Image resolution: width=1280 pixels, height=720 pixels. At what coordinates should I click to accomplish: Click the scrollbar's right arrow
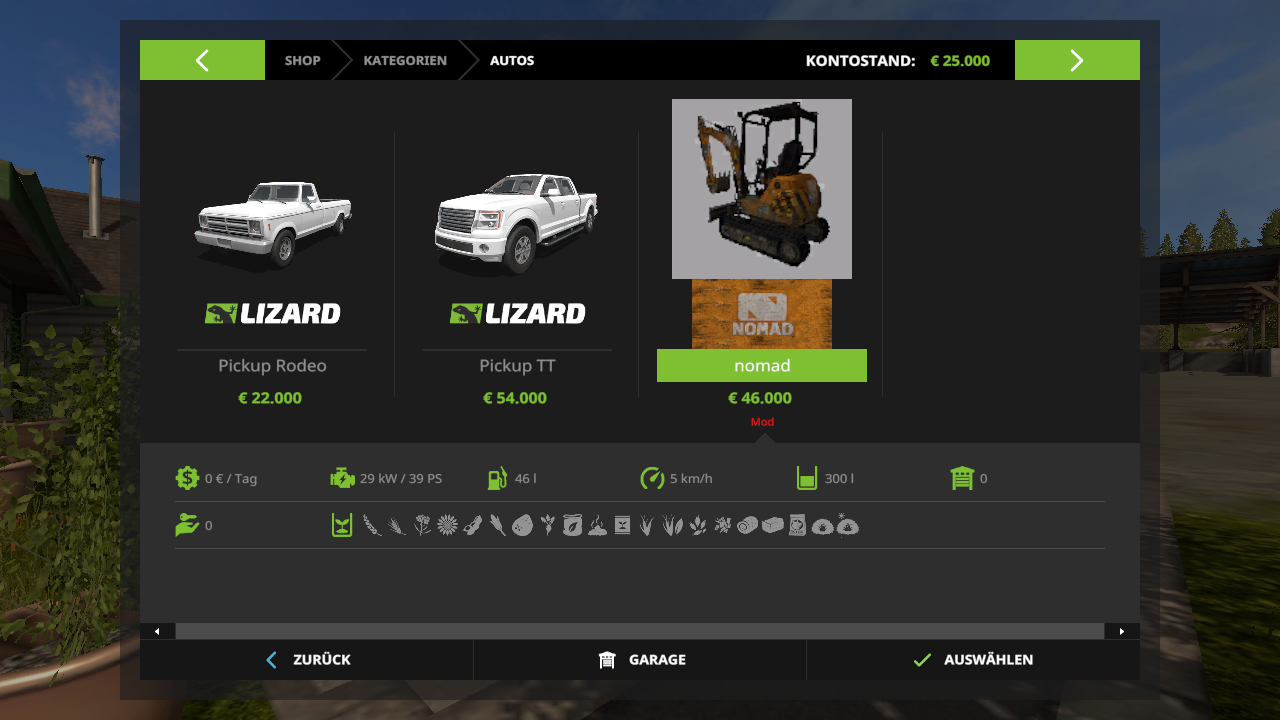pos(1122,631)
